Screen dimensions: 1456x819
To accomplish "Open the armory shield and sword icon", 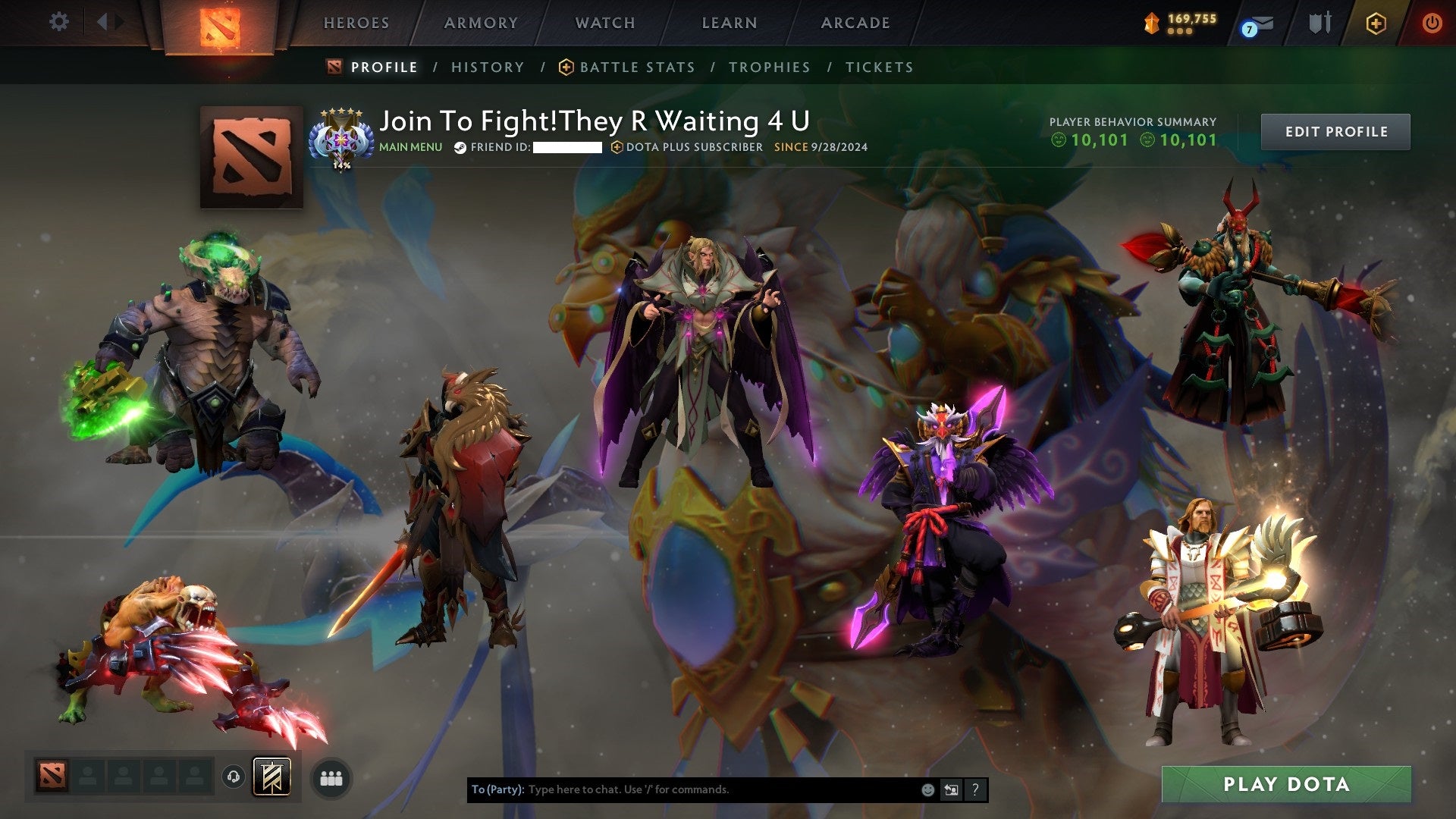I will 1319,23.
